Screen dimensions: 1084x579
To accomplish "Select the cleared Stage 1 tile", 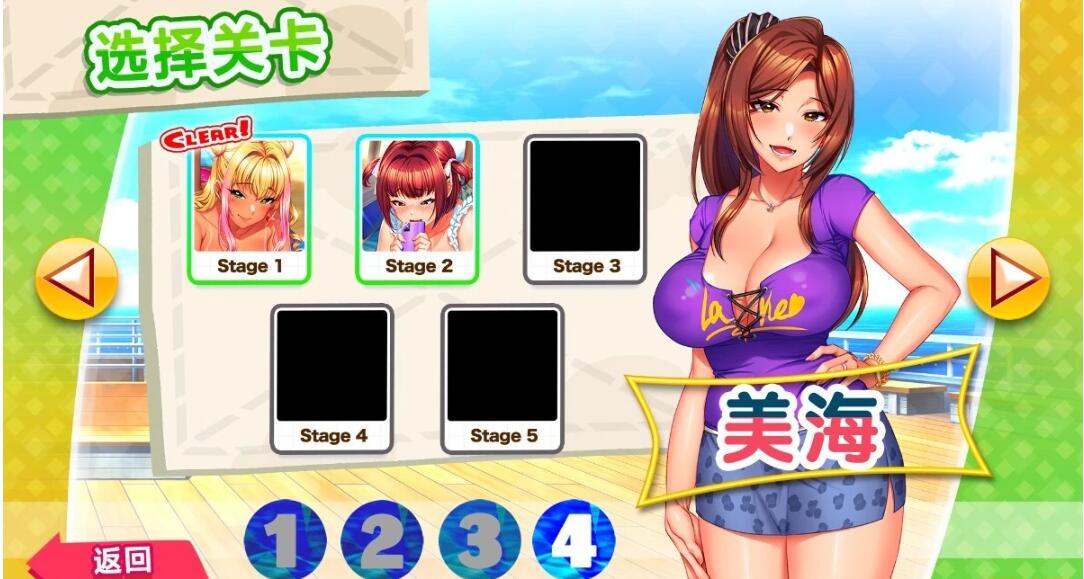I will (249, 207).
